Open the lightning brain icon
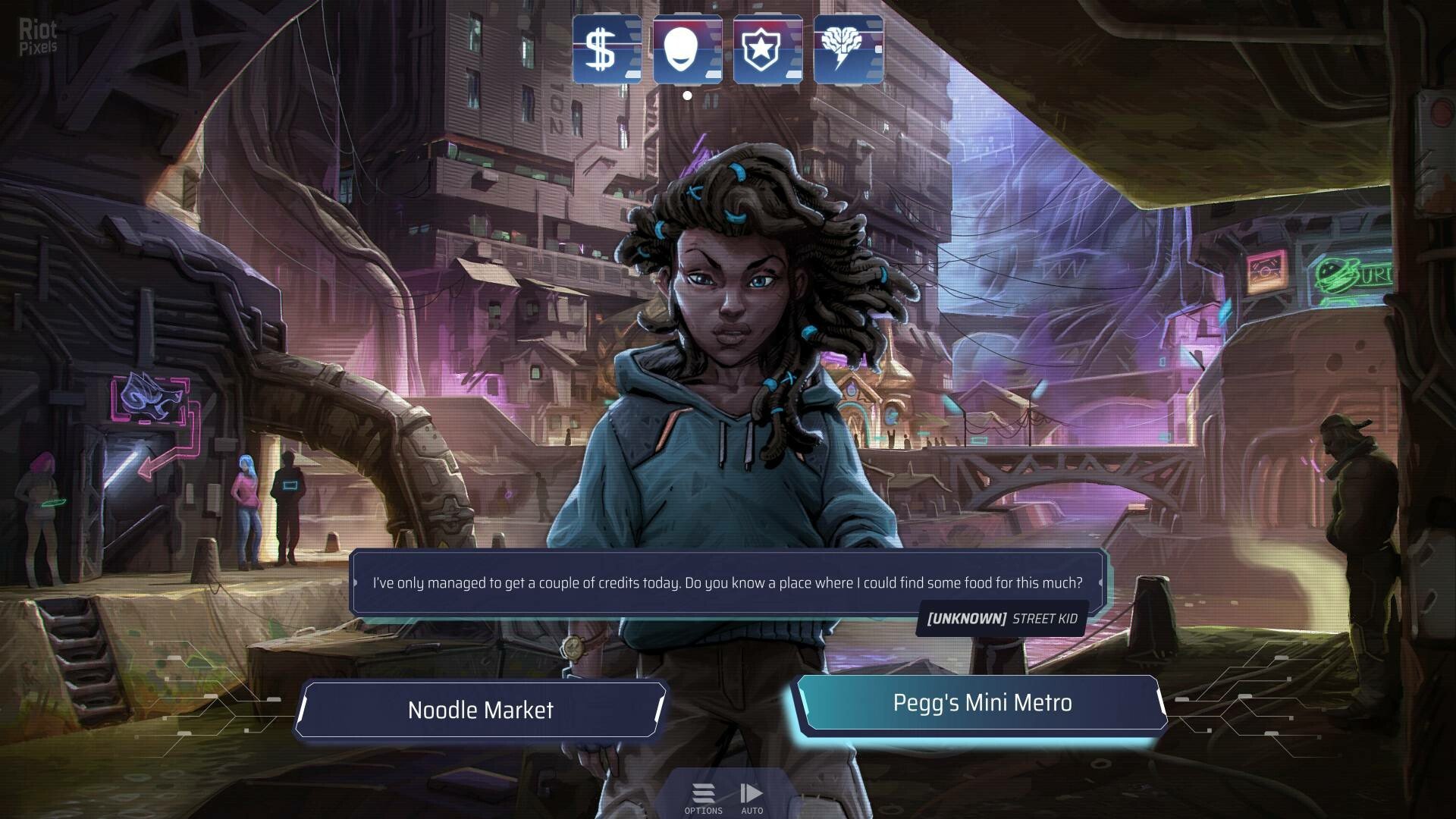This screenshot has height=819, width=1456. pos(848,49)
